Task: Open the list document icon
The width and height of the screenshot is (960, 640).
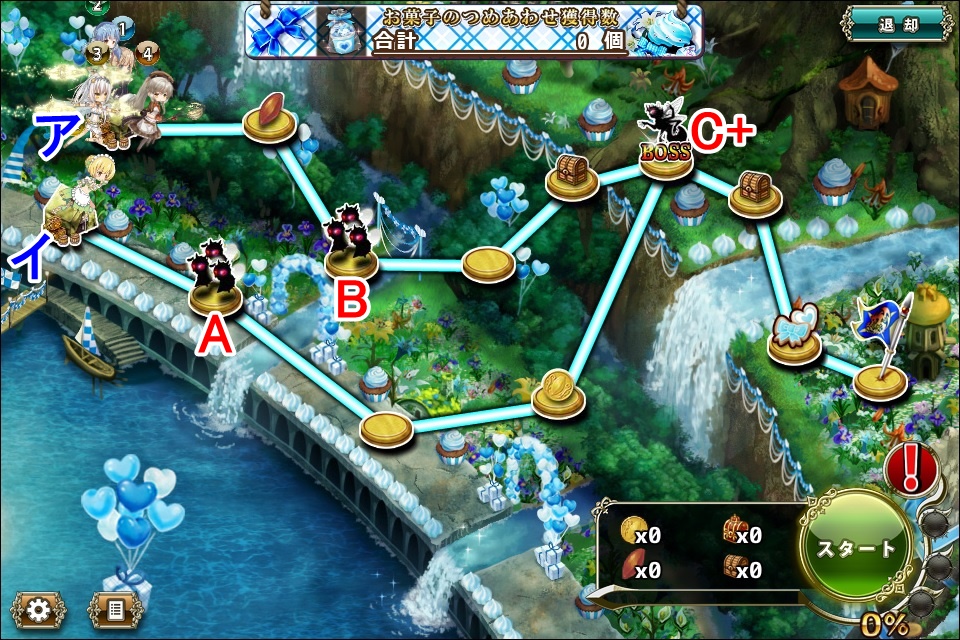Action: click(x=116, y=609)
